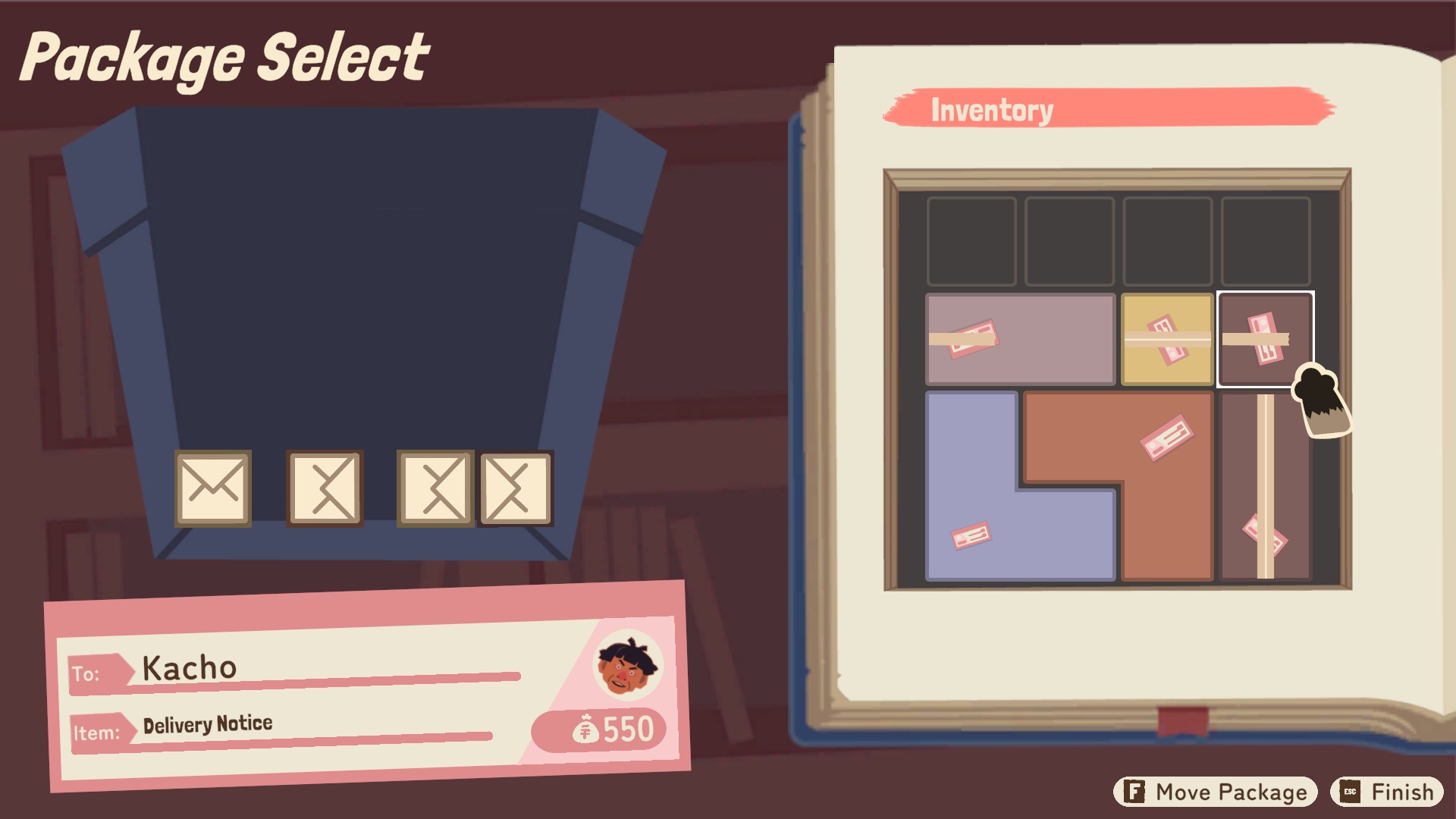Viewport: 1456px width, 819px height.
Task: Click an empty slot in the inventory grid
Action: pyautogui.click(x=971, y=240)
